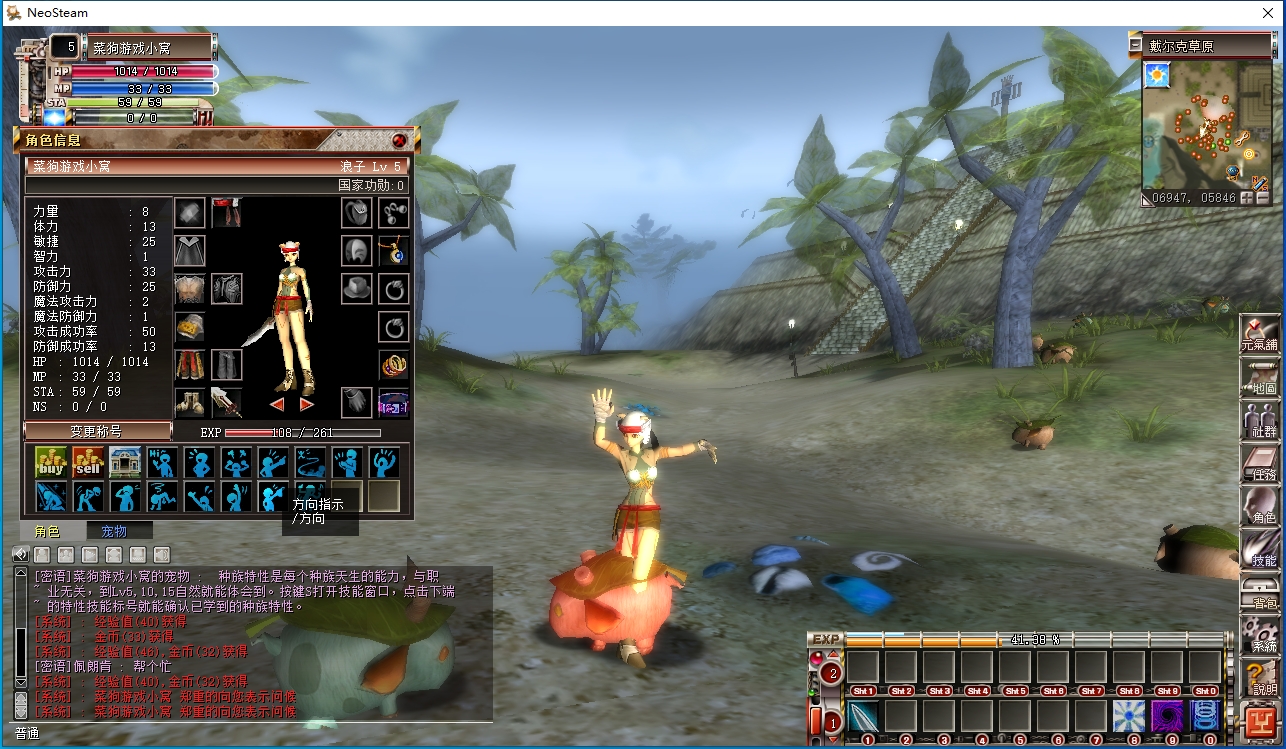Click the down arrow below hotbar page numbers
This screenshot has height=749, width=1286.
pyautogui.click(x=833, y=740)
